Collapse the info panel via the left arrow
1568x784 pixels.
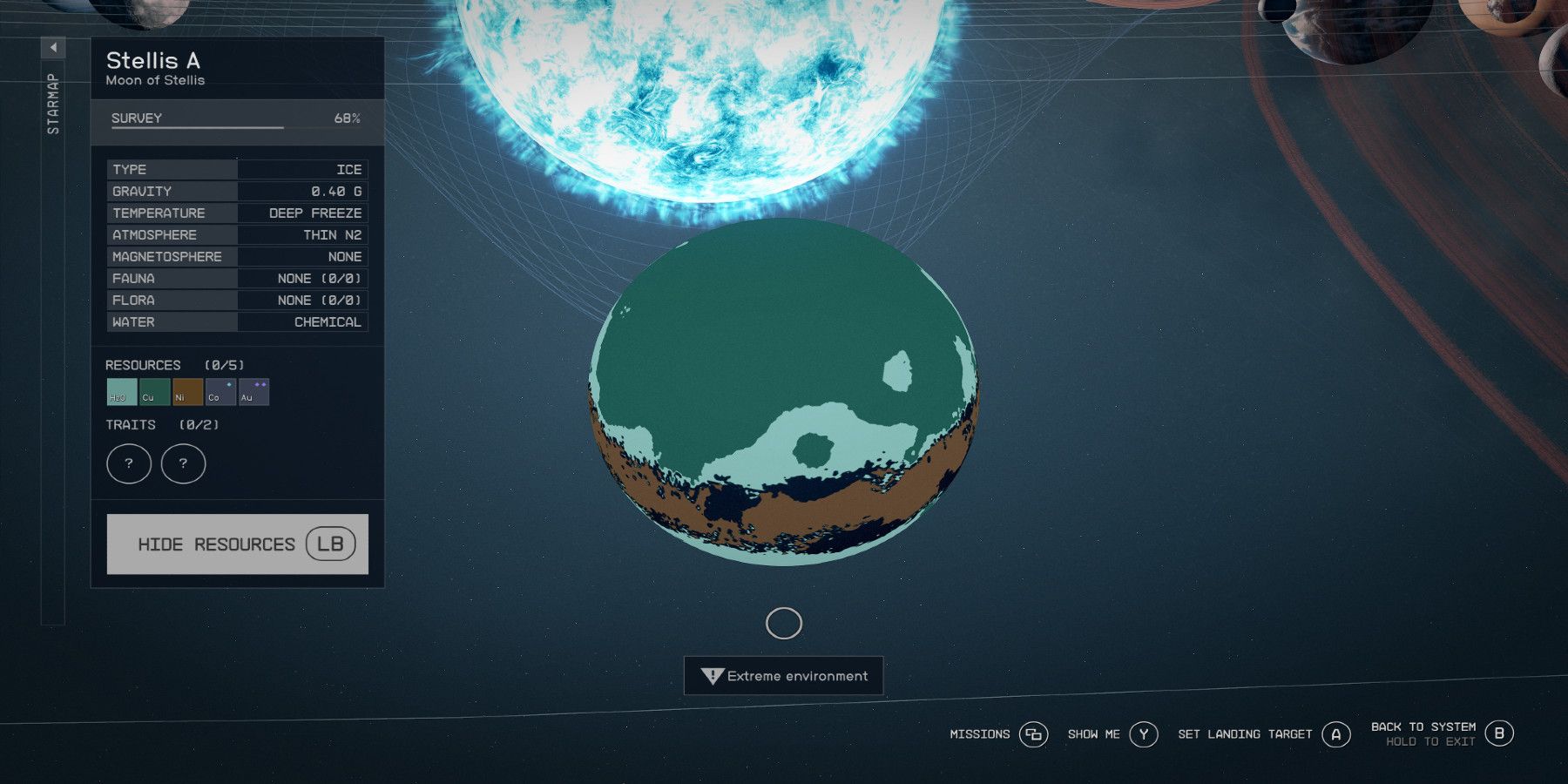pyautogui.click(x=54, y=46)
